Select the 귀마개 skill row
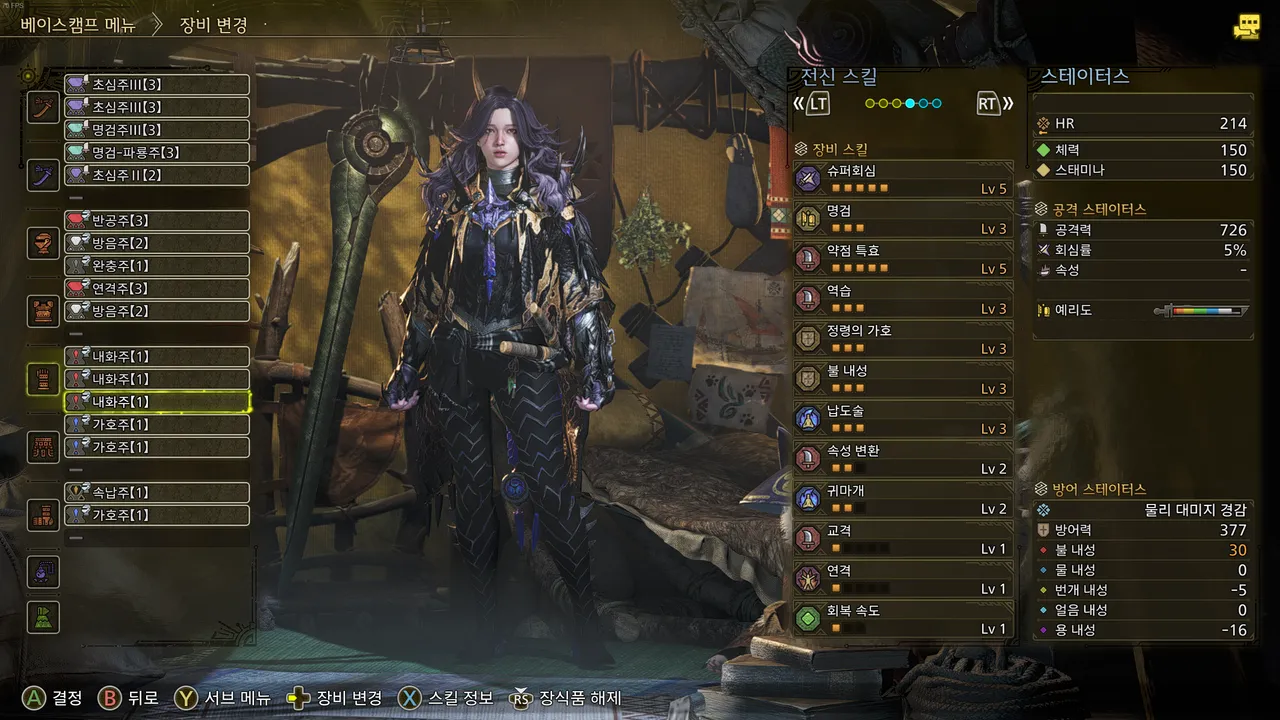 902,499
